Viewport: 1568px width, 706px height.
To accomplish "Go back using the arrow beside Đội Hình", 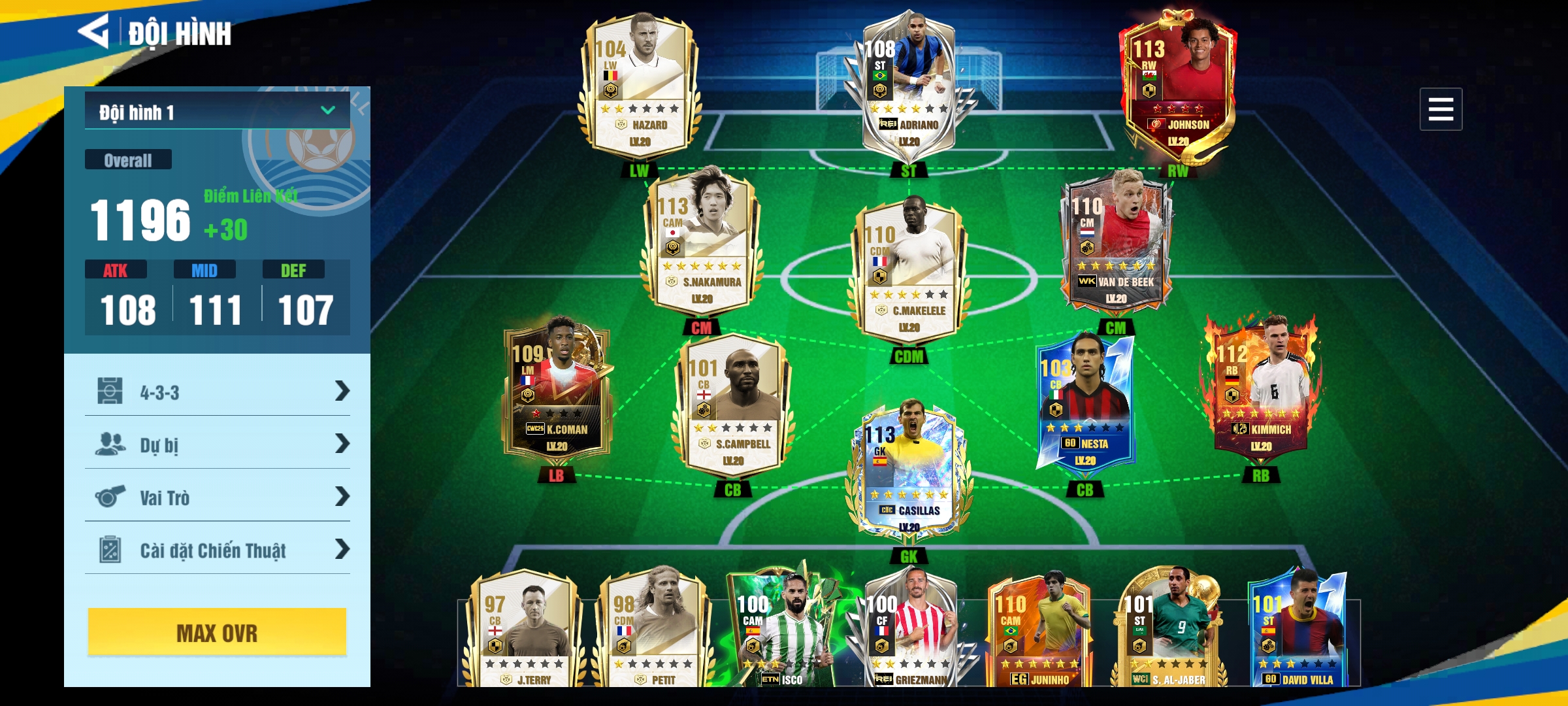I will [x=95, y=31].
